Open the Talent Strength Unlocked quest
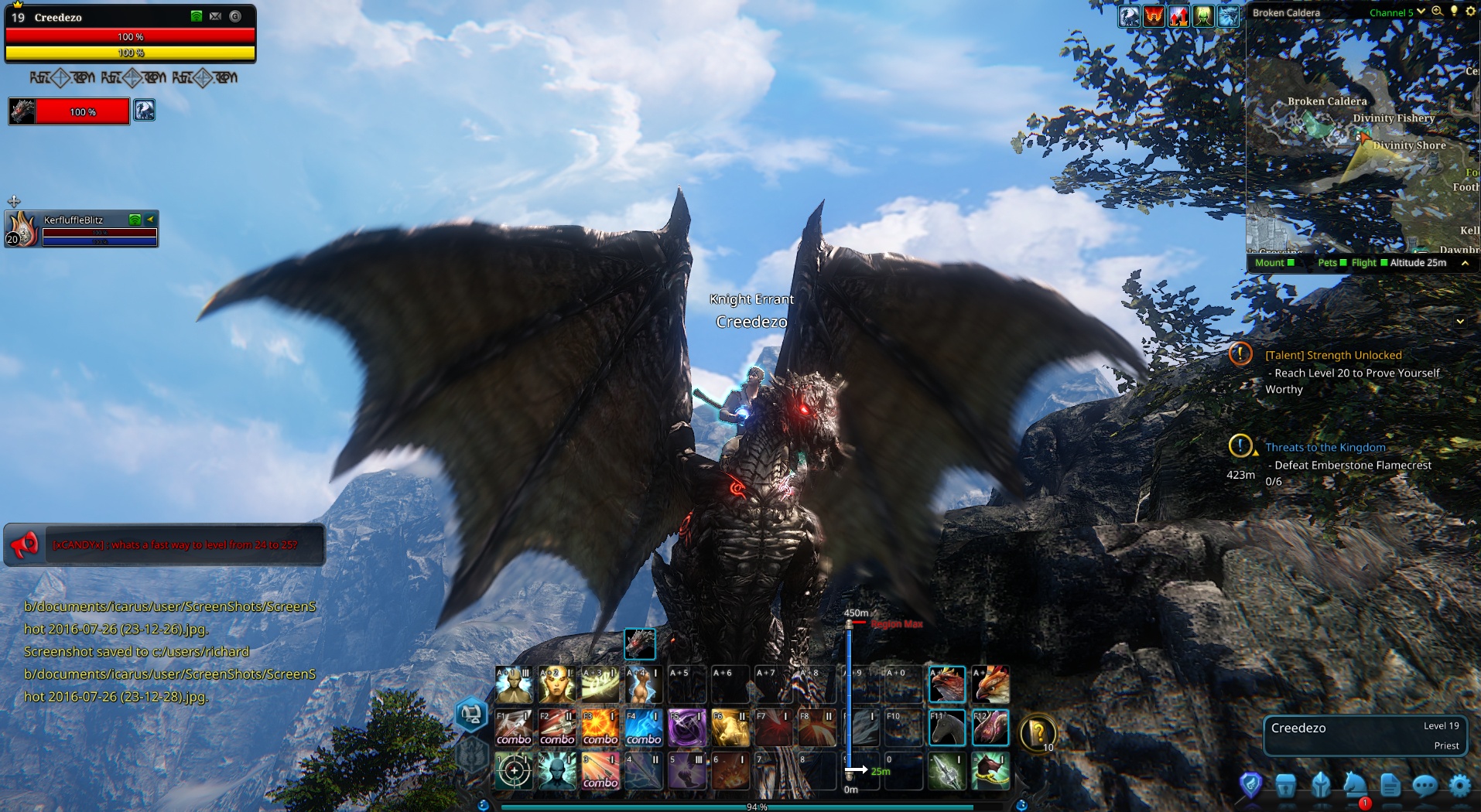1481x812 pixels. click(1332, 355)
